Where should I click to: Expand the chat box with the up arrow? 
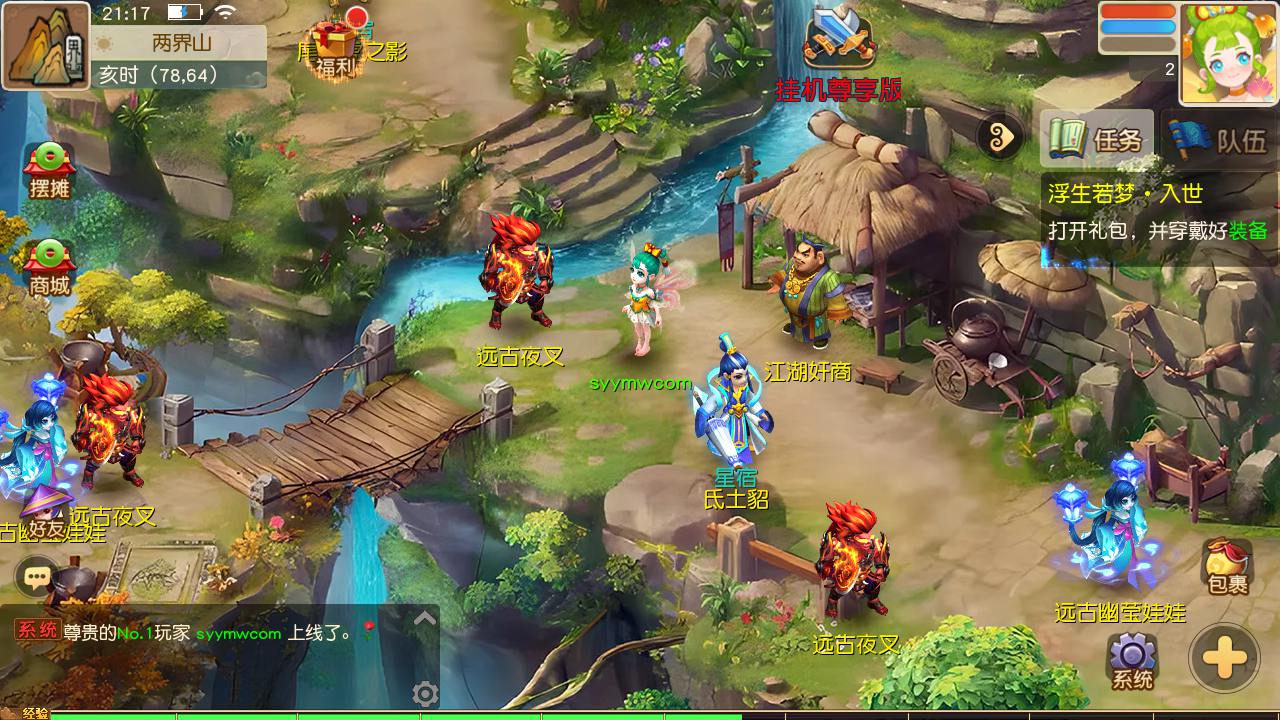[425, 619]
